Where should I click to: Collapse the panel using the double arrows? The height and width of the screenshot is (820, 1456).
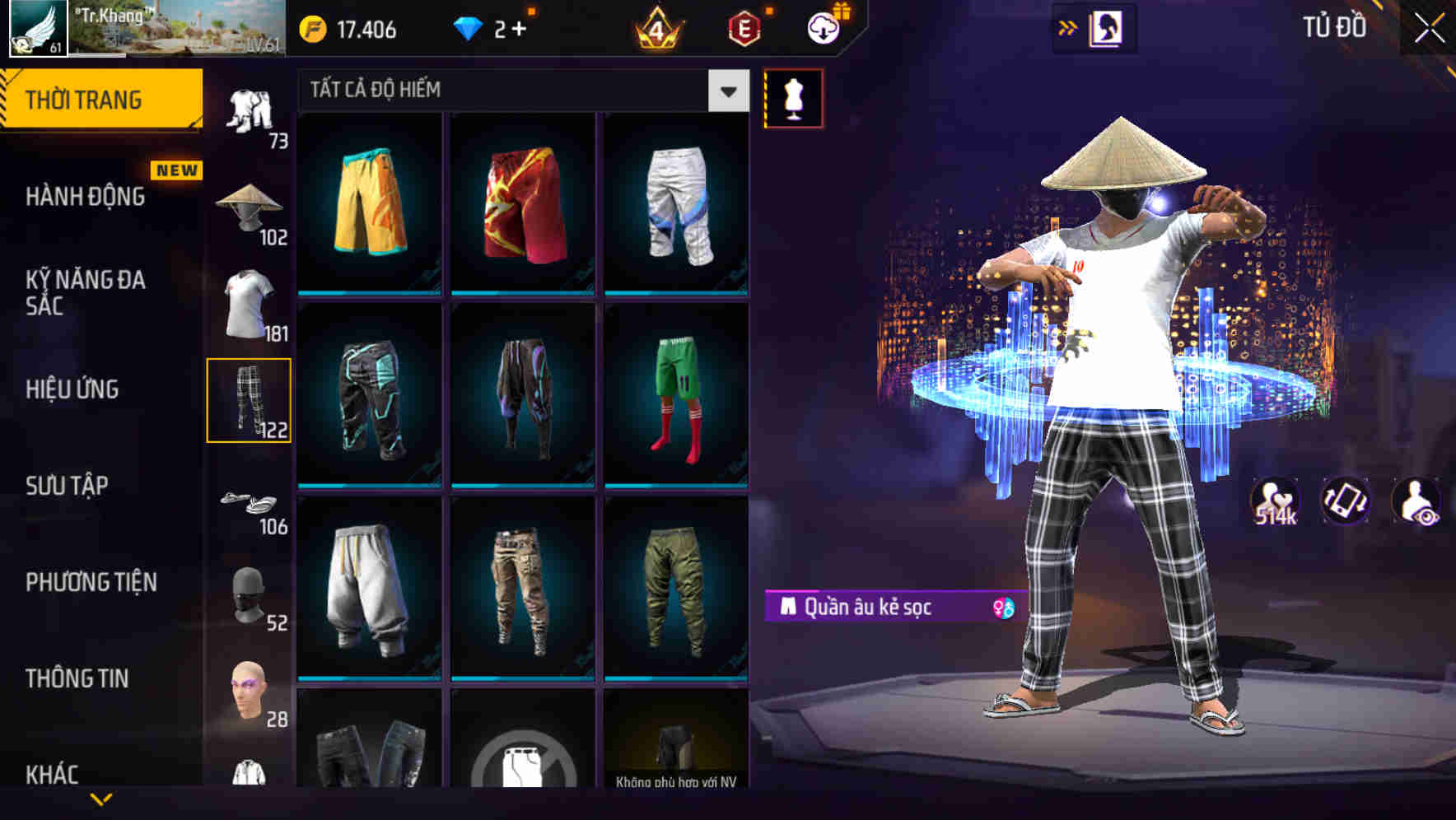click(1068, 27)
